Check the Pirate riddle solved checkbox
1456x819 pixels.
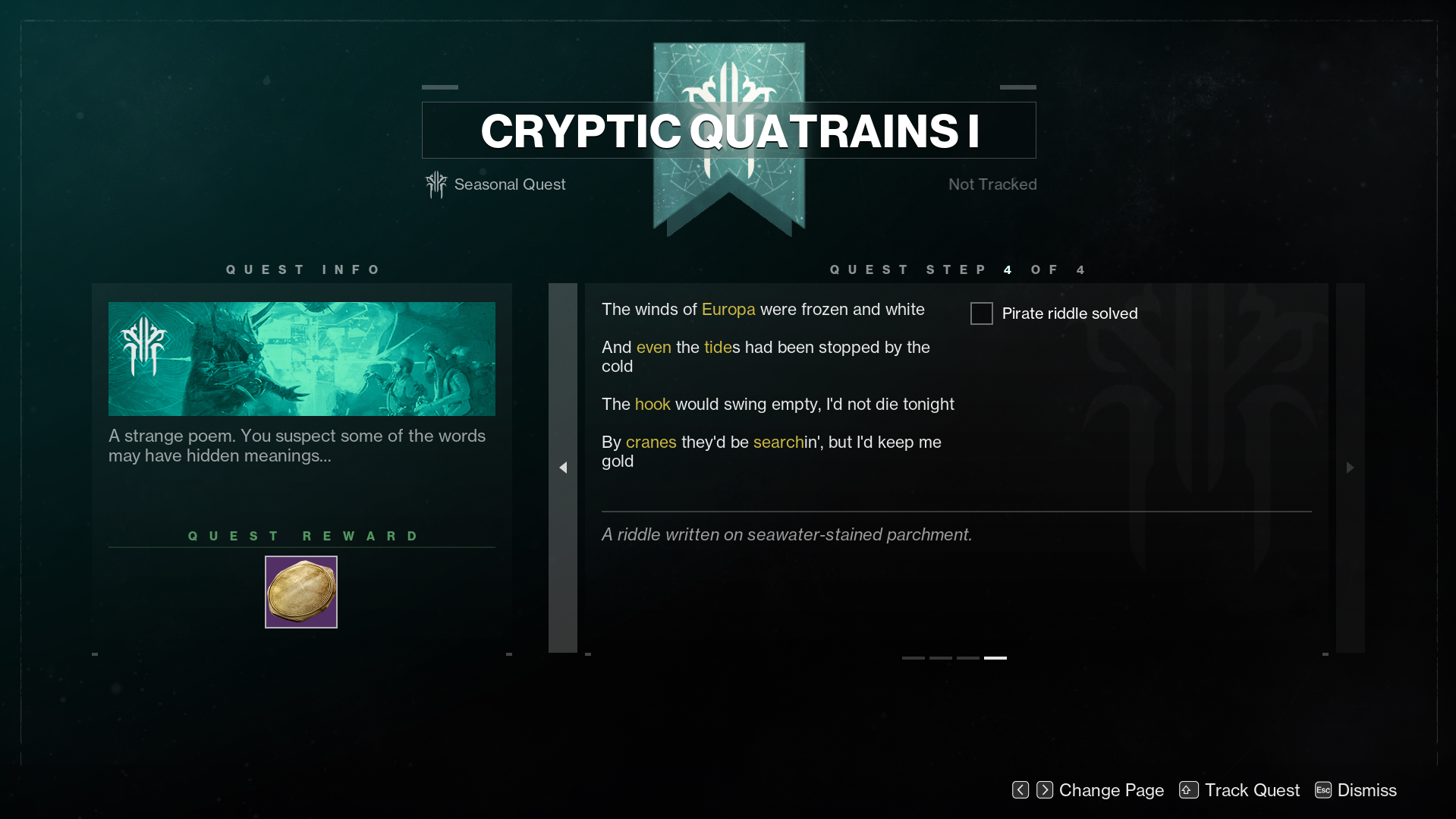click(x=981, y=313)
